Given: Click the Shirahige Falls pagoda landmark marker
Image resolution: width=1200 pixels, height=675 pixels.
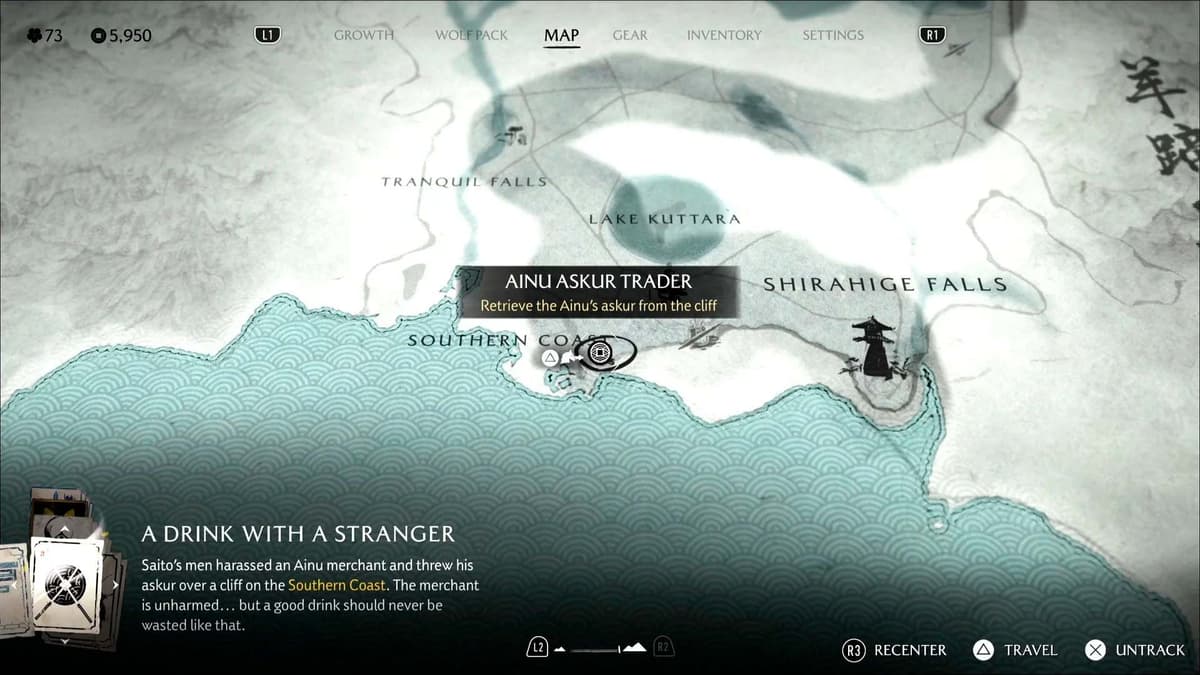Looking at the screenshot, I should (x=876, y=348).
